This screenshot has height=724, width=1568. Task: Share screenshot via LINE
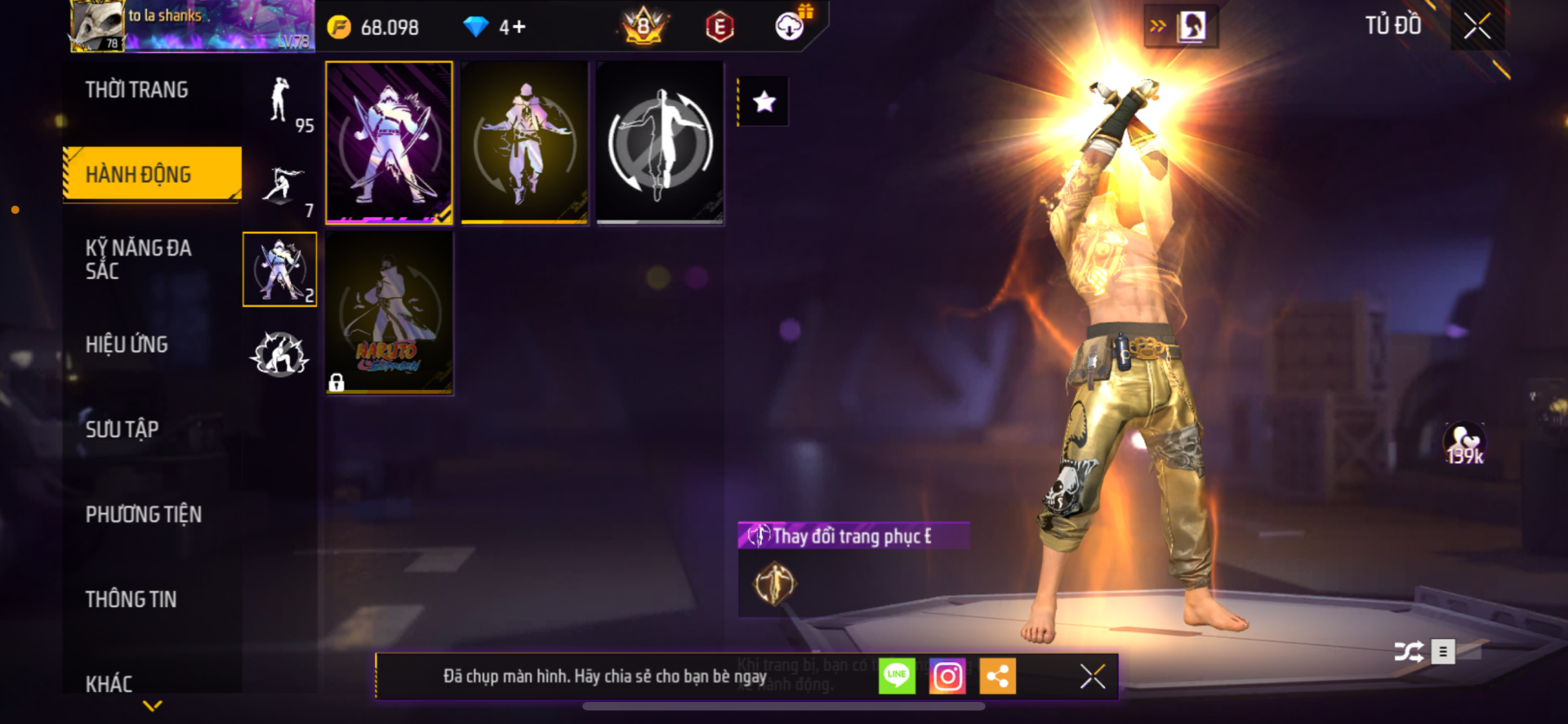pos(897,677)
